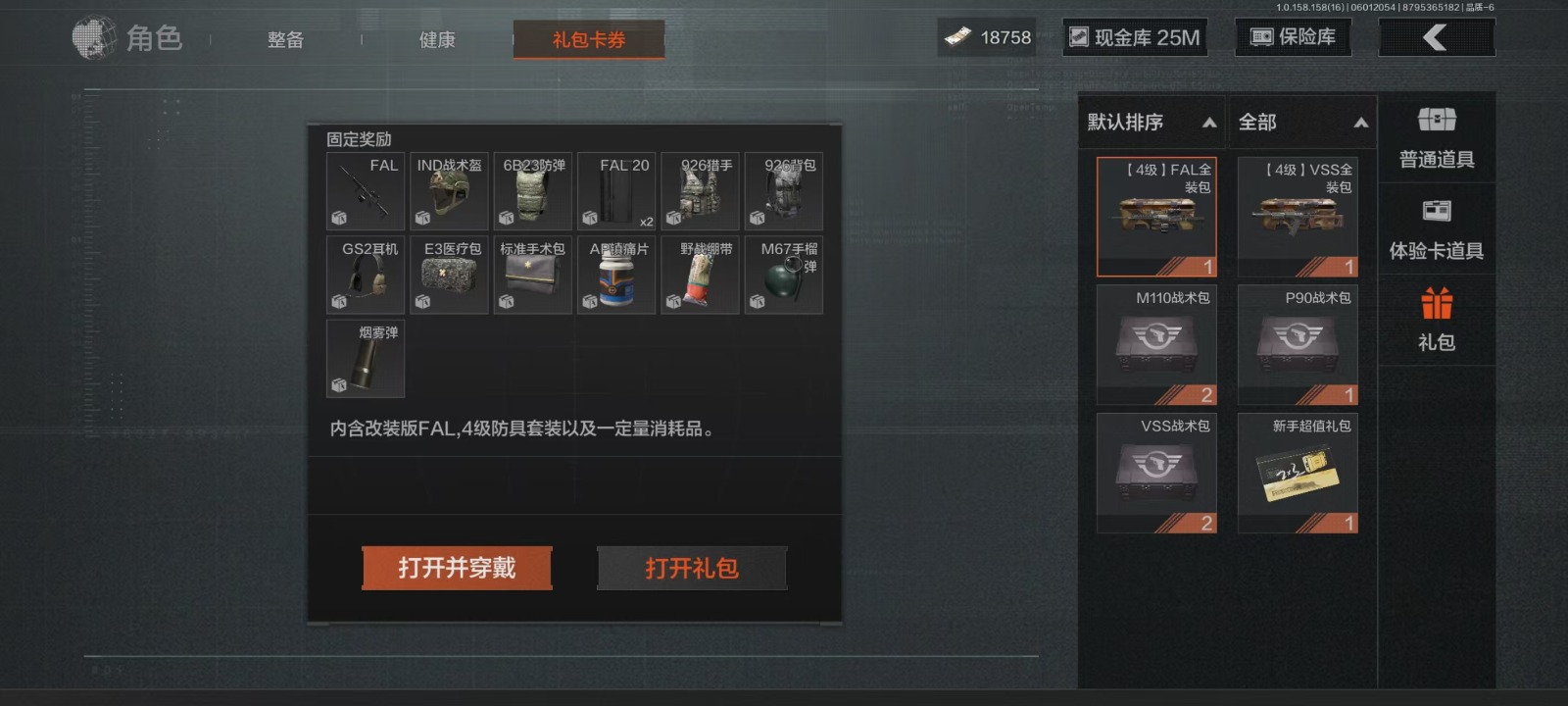The height and width of the screenshot is (706, 1568).
Task: Inspect the M67手榴弹 reward slot
Action: (783, 276)
